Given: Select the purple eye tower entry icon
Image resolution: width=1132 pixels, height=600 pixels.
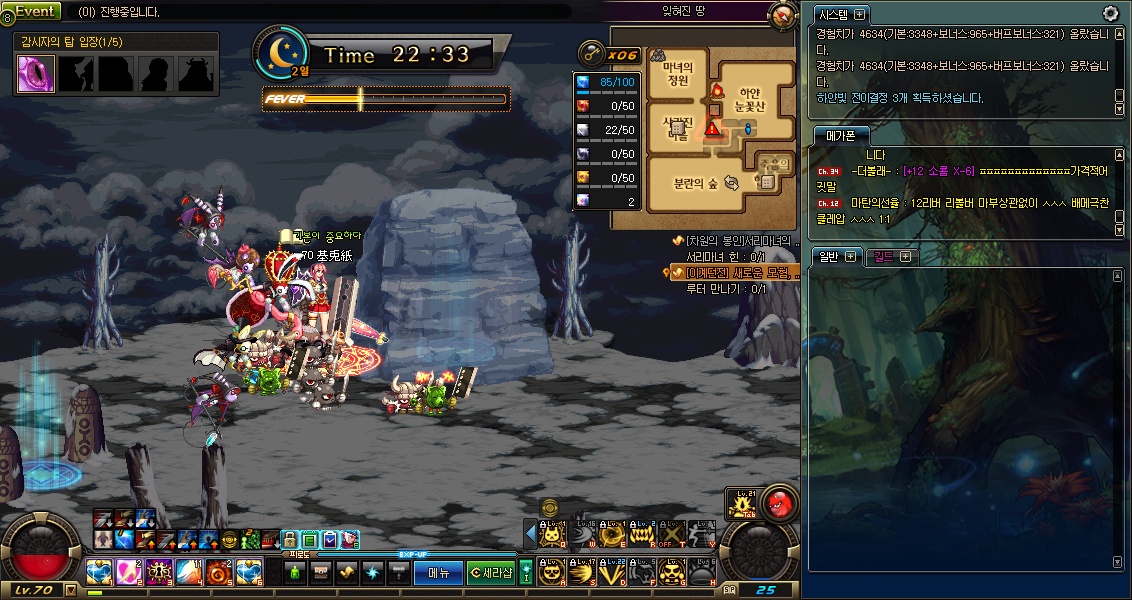Looking at the screenshot, I should click(x=36, y=73).
